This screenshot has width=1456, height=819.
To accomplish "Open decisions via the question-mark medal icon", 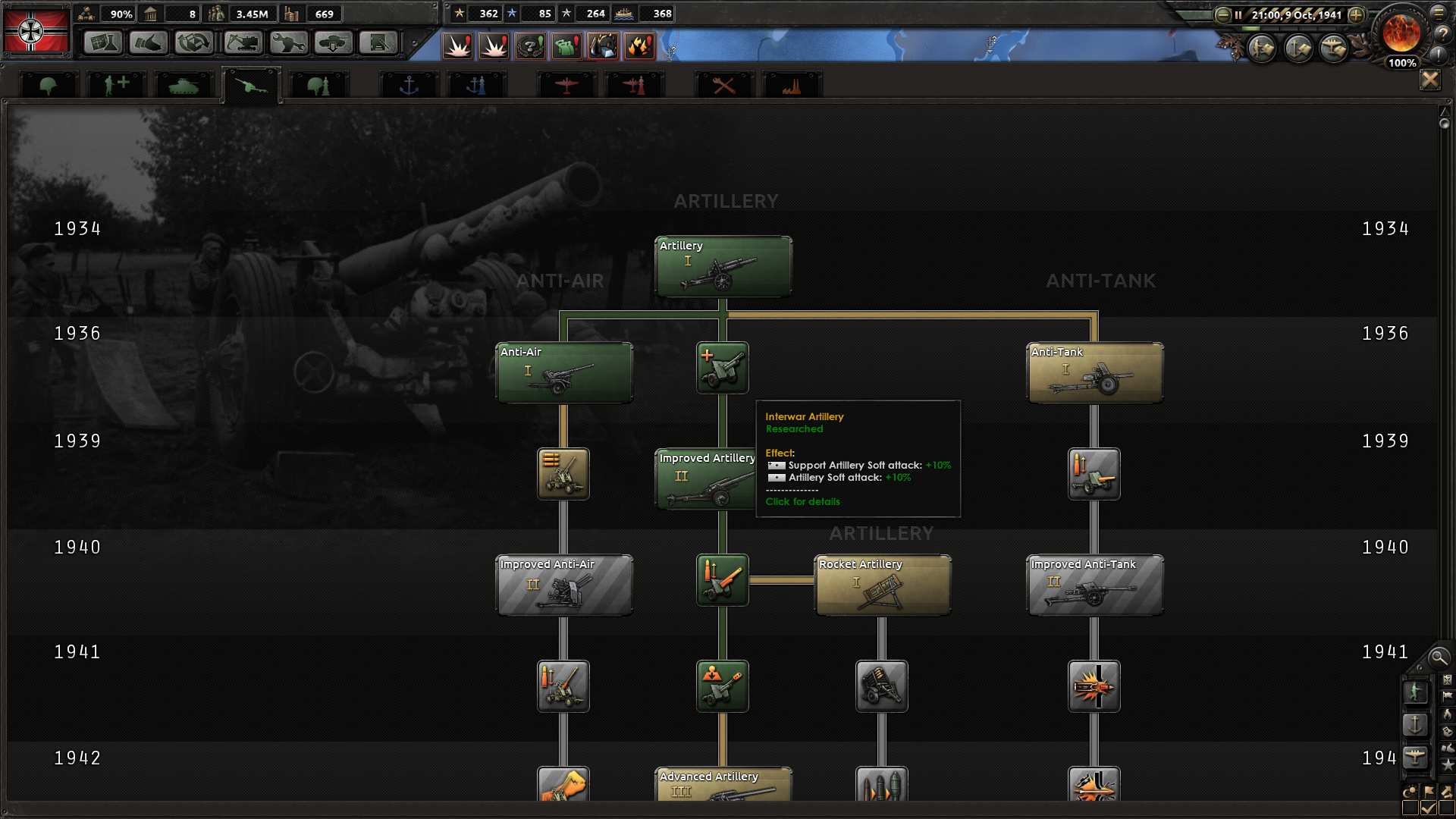I will click(x=531, y=45).
